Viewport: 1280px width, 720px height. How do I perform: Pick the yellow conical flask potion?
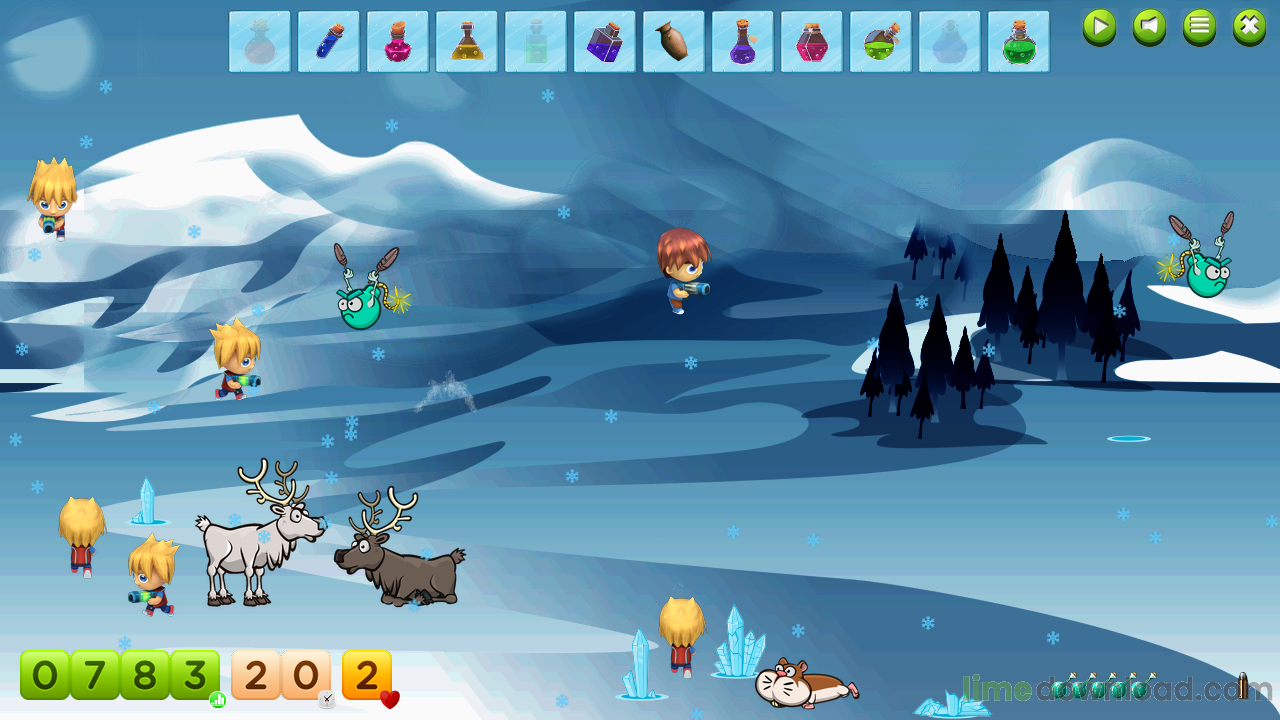click(x=467, y=42)
